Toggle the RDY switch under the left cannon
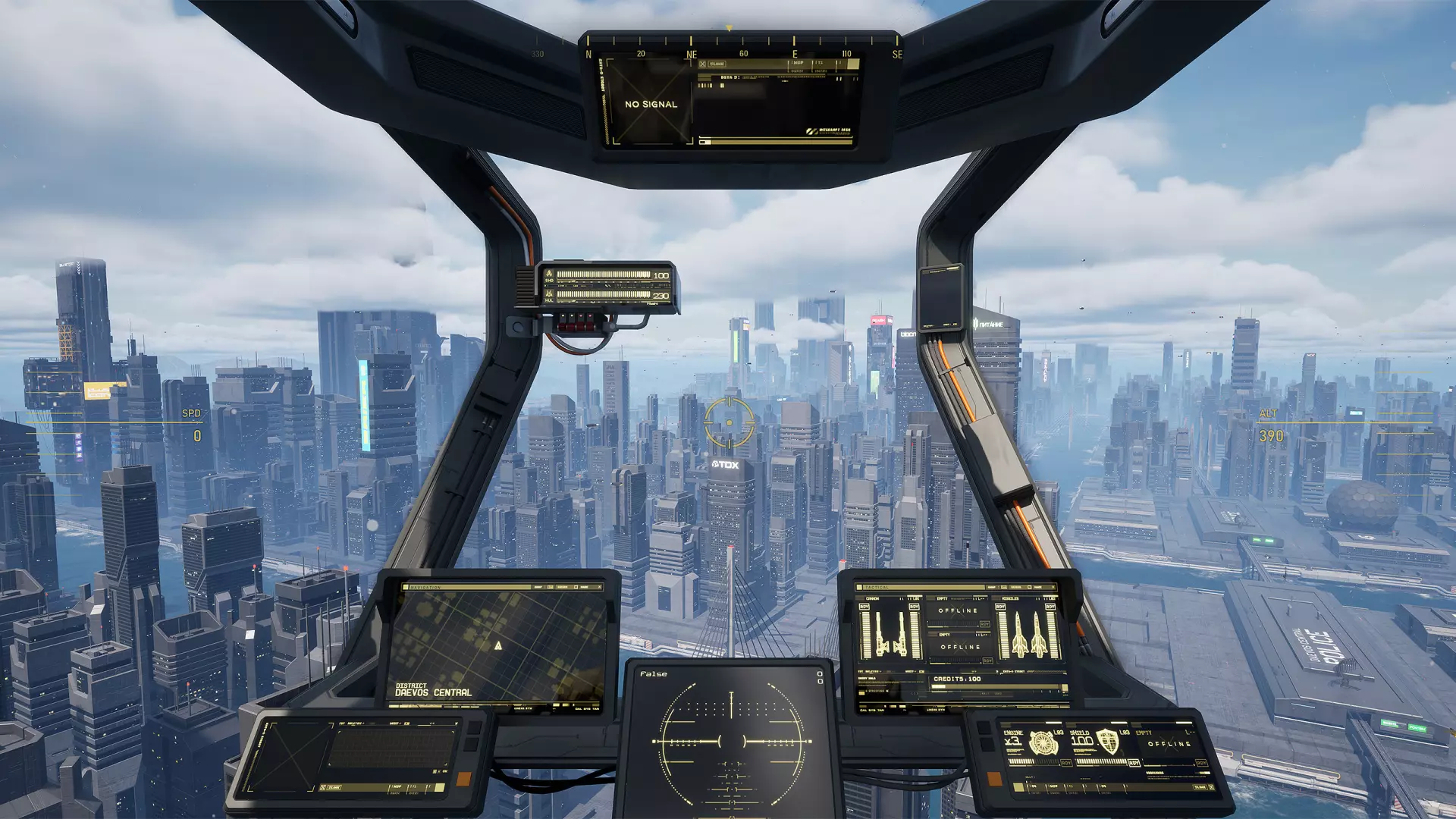Viewport: 1456px width, 819px height. (x=864, y=607)
